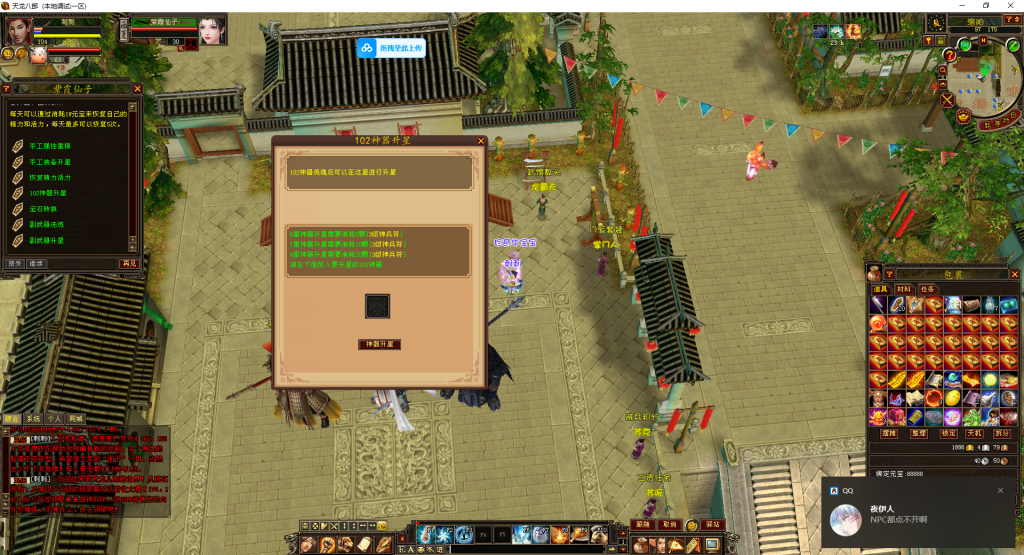Close the 102神器升星 dialog
1024x555 pixels.
[481, 141]
